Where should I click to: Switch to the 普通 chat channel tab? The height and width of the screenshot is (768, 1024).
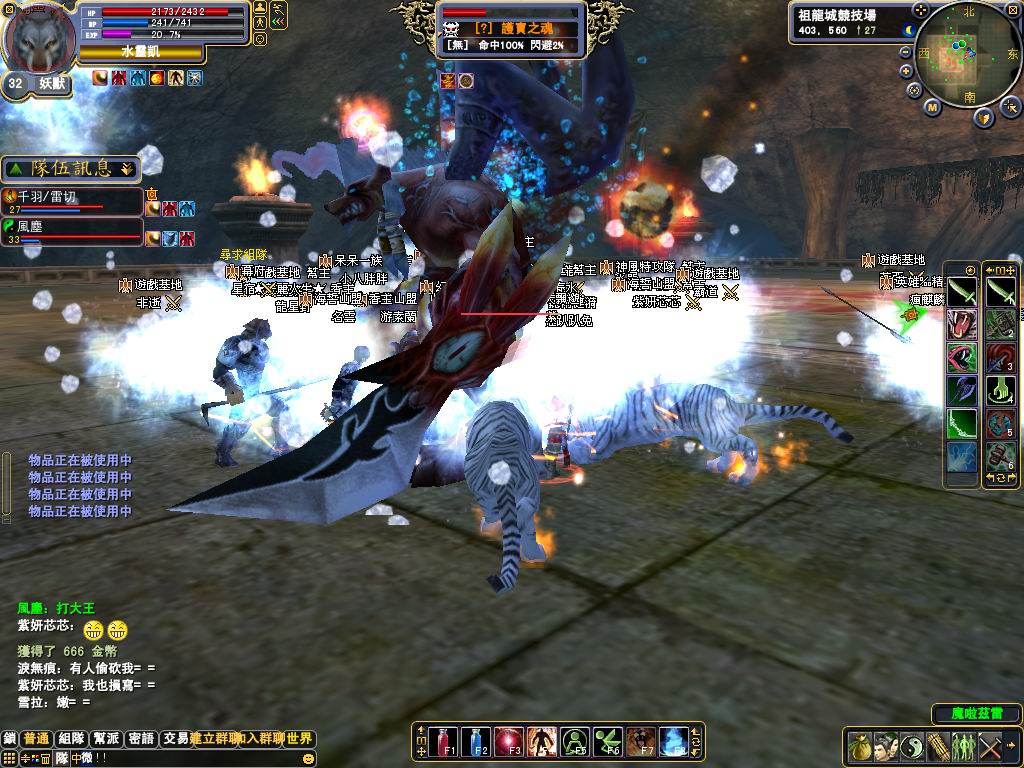[37, 739]
